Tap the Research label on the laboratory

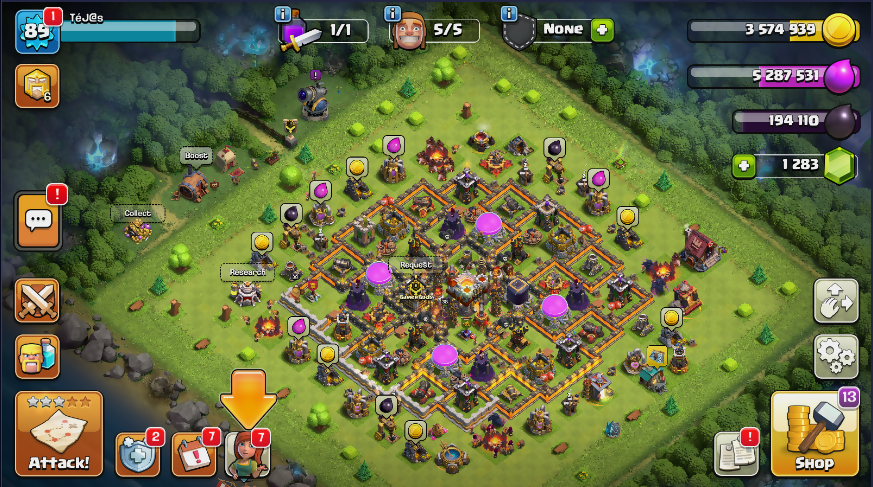(246, 272)
